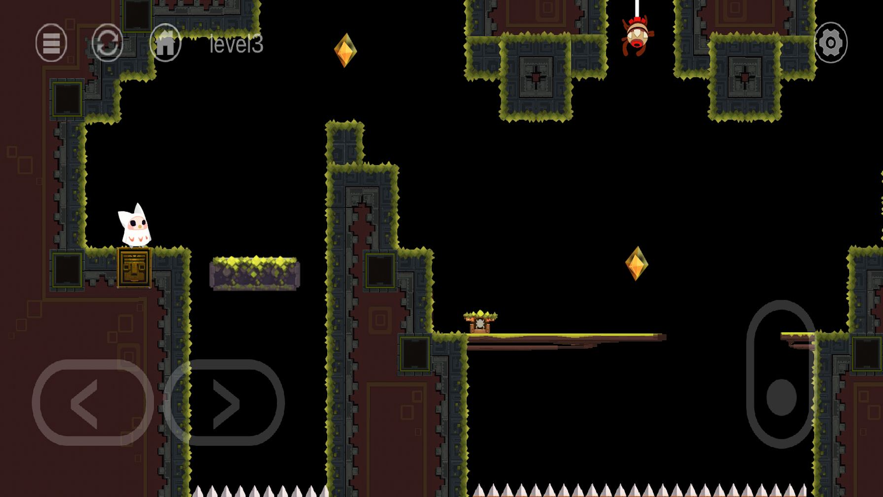This screenshot has height=497, width=883.
Task: Restart the level with the circular arrows
Action: (107, 43)
